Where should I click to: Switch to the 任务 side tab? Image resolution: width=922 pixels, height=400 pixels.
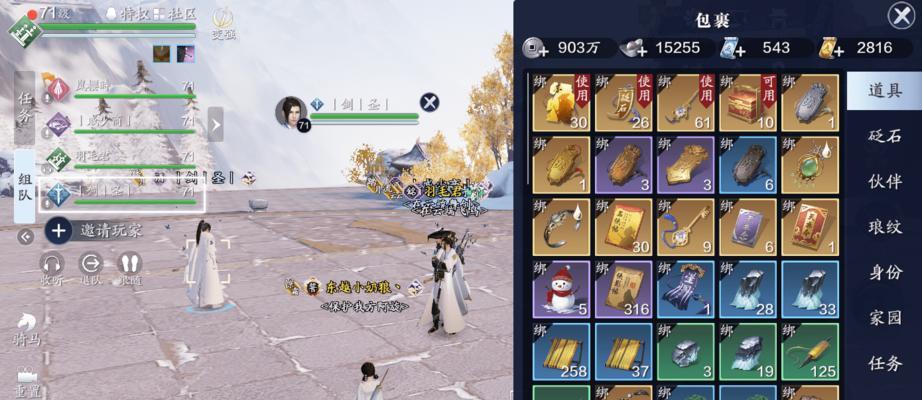(25, 107)
